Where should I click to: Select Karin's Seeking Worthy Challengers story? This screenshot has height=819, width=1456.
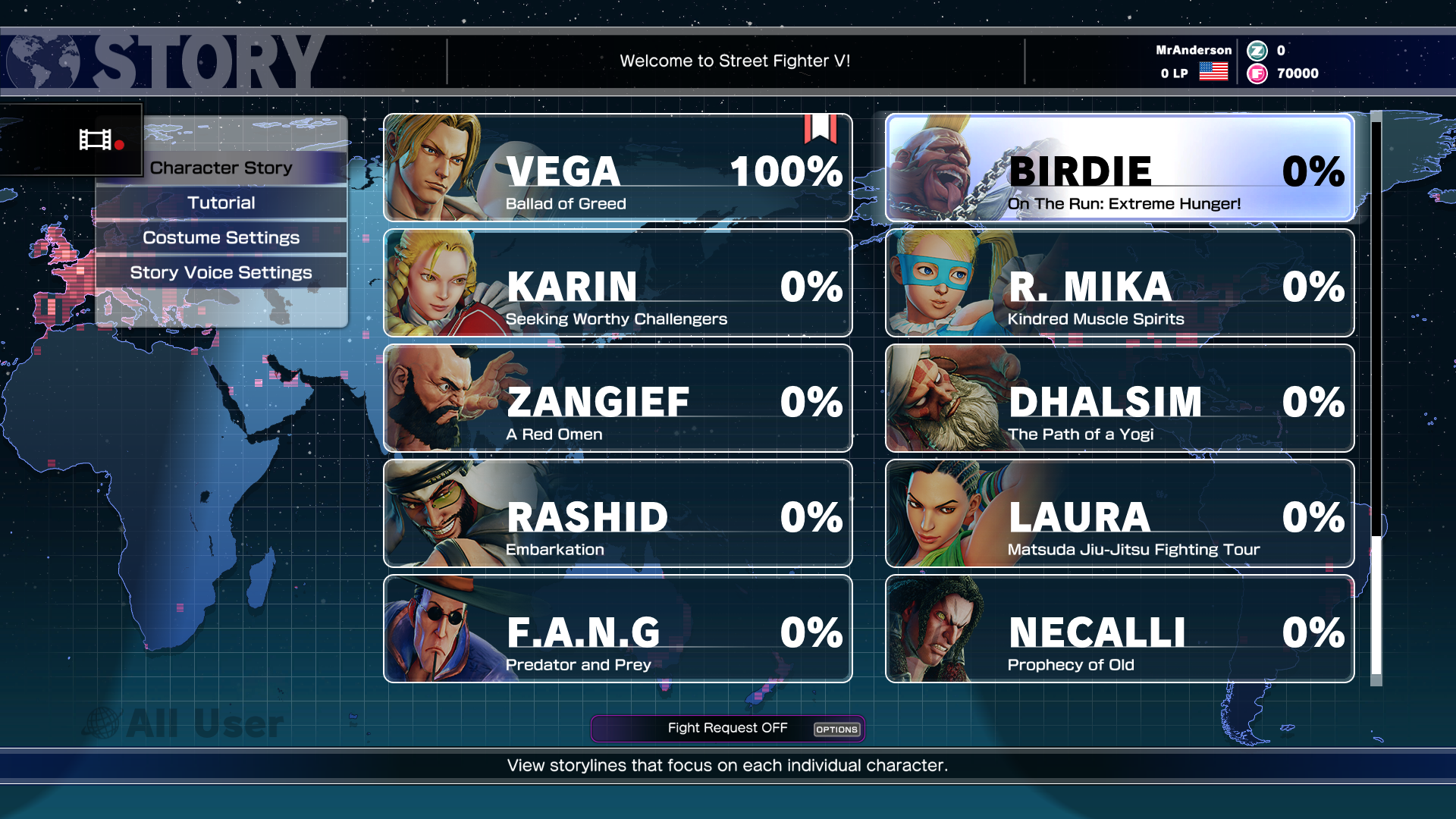tap(617, 283)
